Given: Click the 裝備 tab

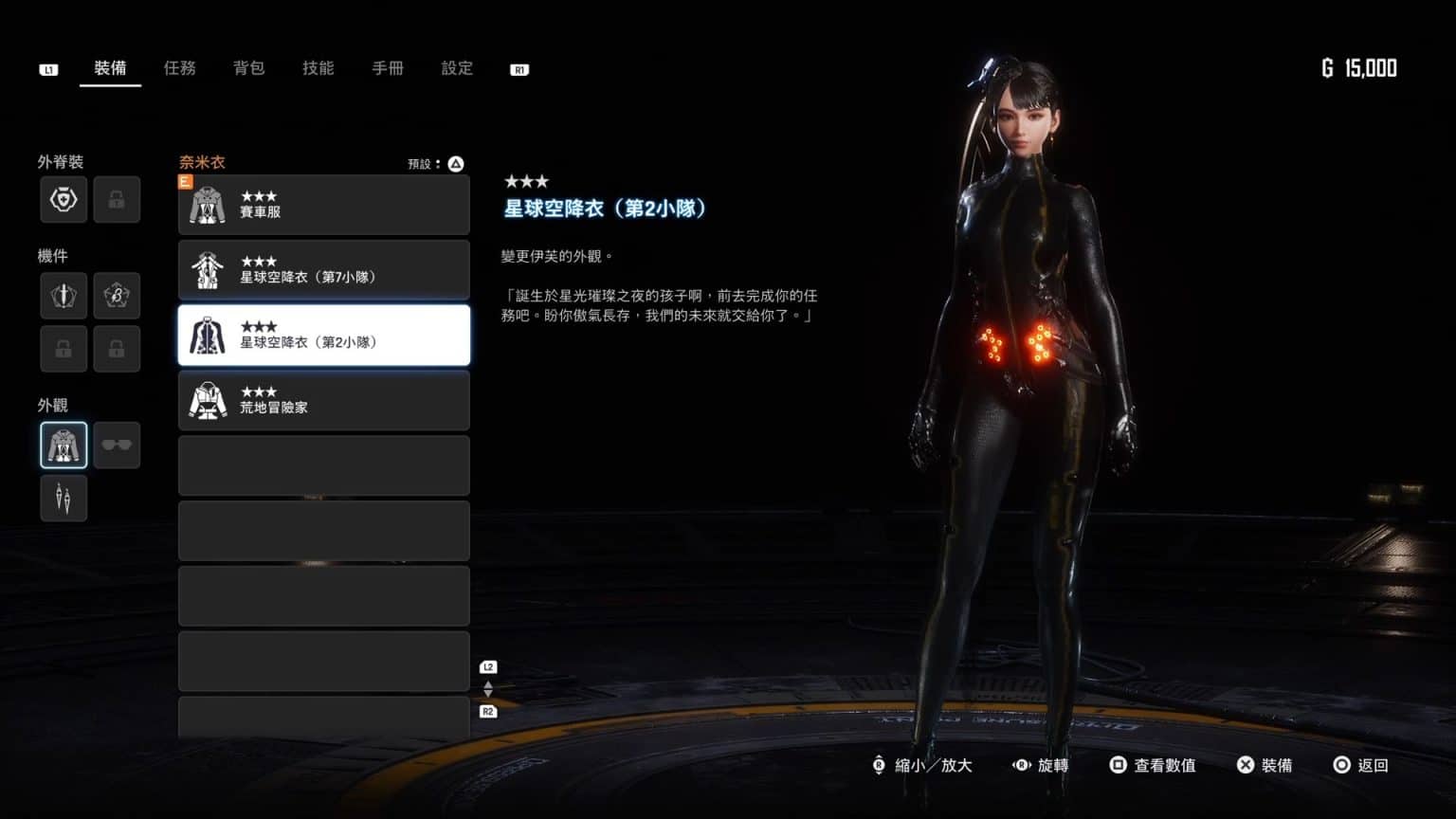Looking at the screenshot, I should pyautogui.click(x=110, y=68).
